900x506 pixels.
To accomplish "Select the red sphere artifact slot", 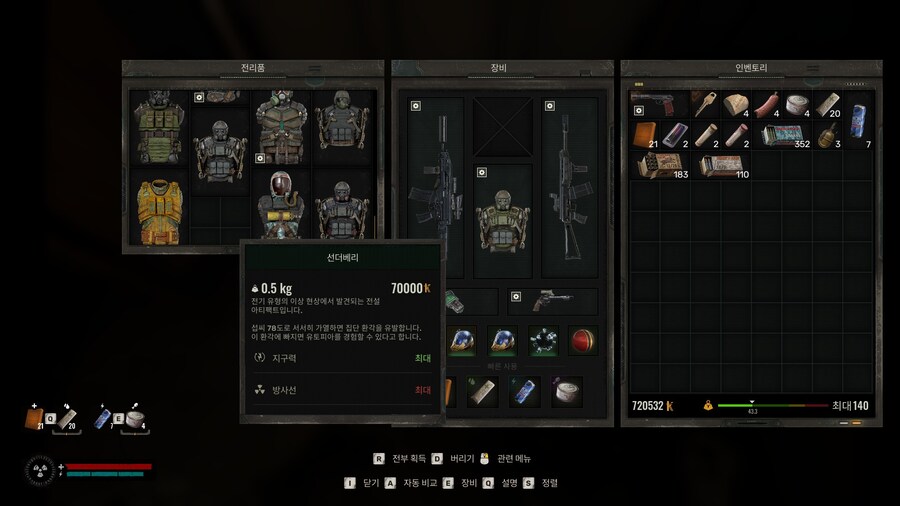I will (x=582, y=340).
